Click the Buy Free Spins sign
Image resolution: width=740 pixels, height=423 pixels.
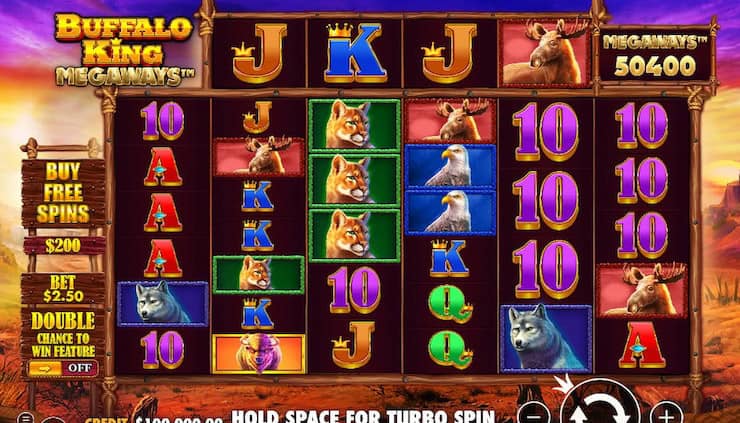[64, 193]
